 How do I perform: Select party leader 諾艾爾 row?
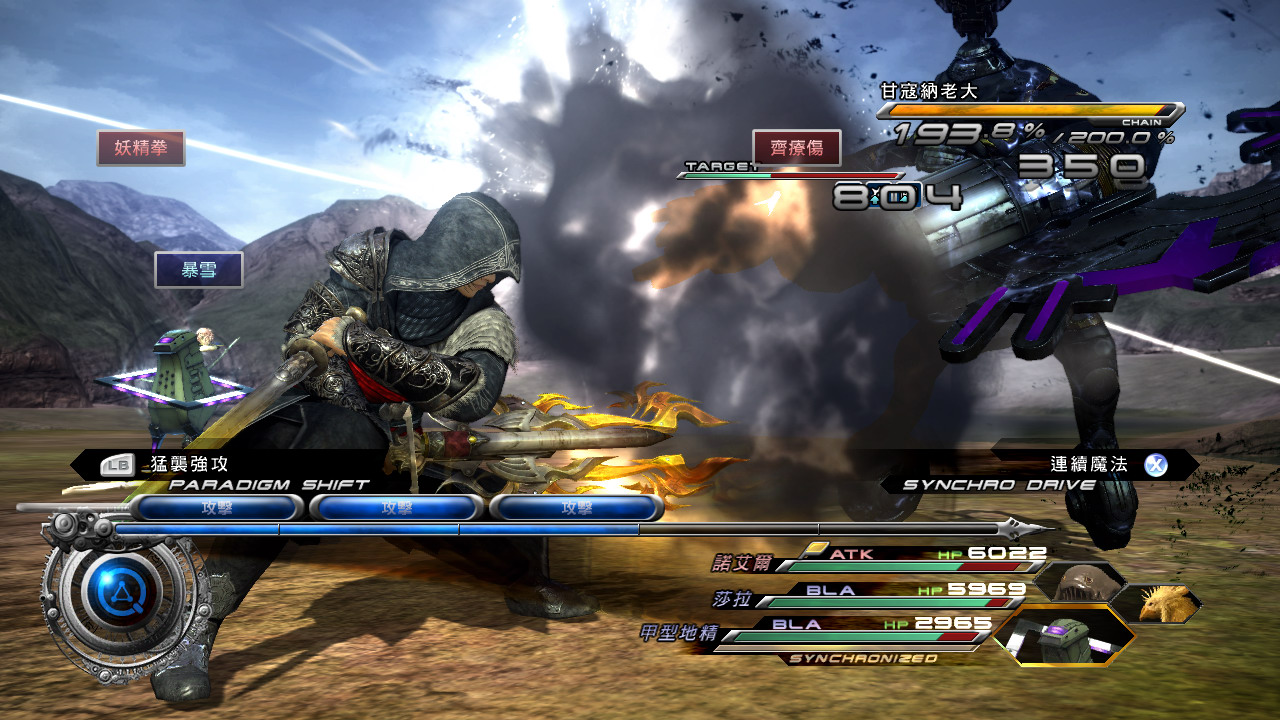pyautogui.click(x=880, y=560)
